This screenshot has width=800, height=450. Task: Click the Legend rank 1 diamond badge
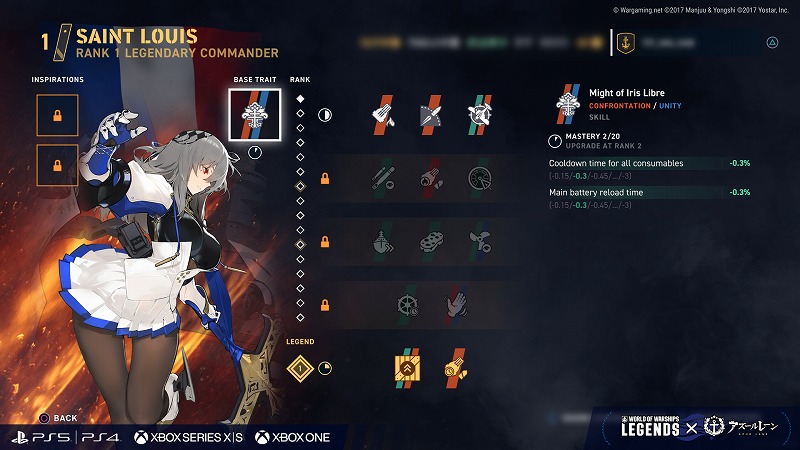tap(298, 369)
